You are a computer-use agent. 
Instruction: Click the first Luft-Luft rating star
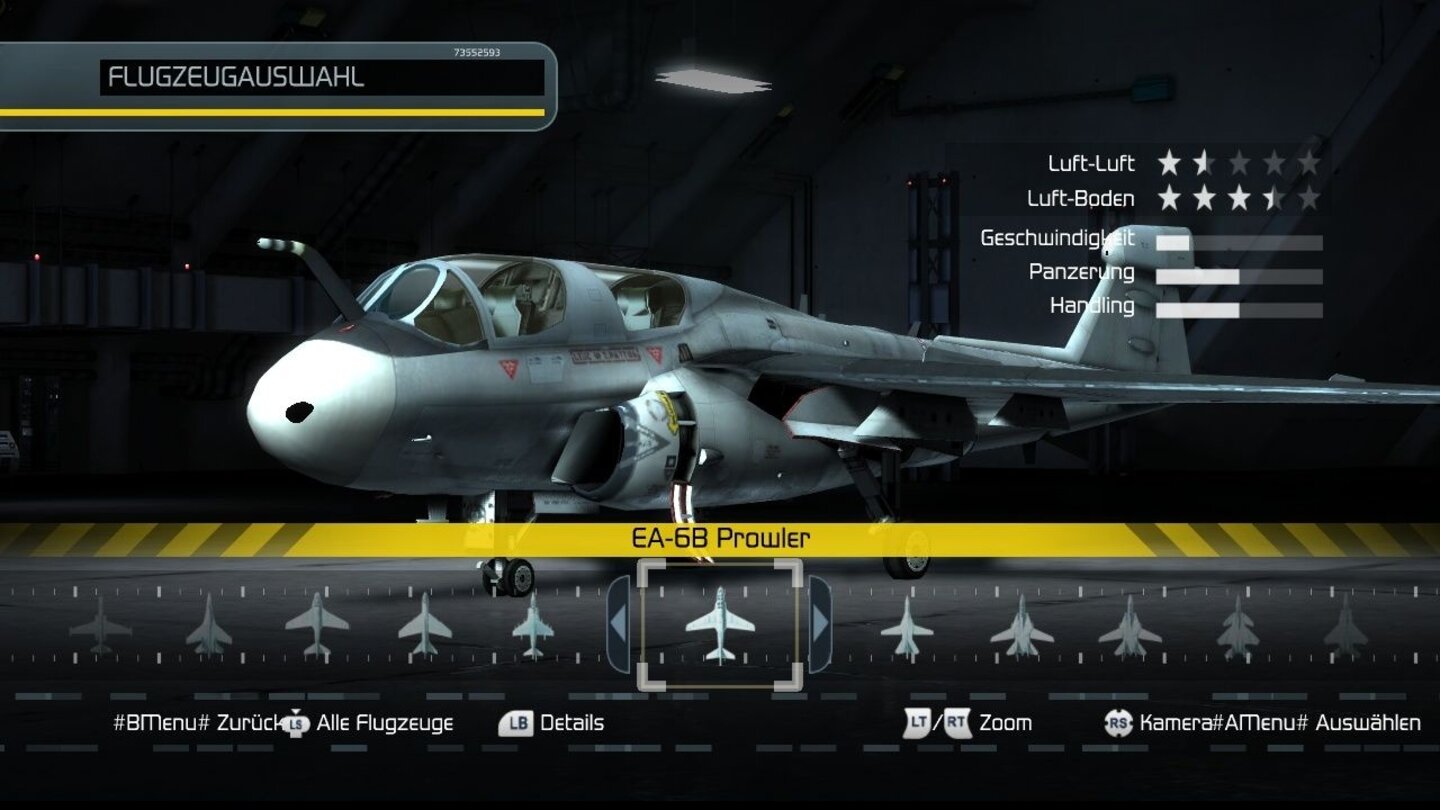(x=1166, y=163)
